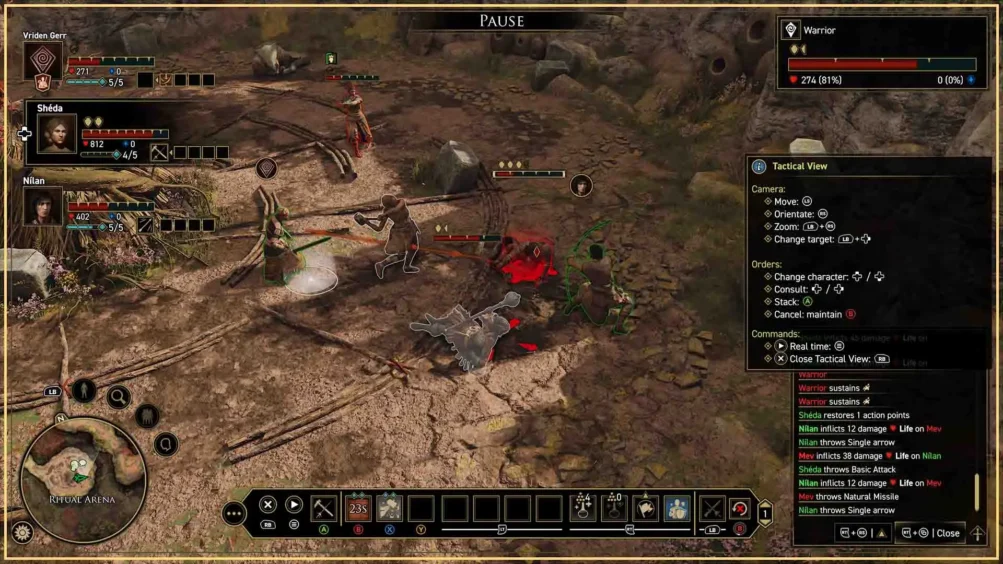
Task: Change the hotbar page number stepper
Action: [x=765, y=513]
